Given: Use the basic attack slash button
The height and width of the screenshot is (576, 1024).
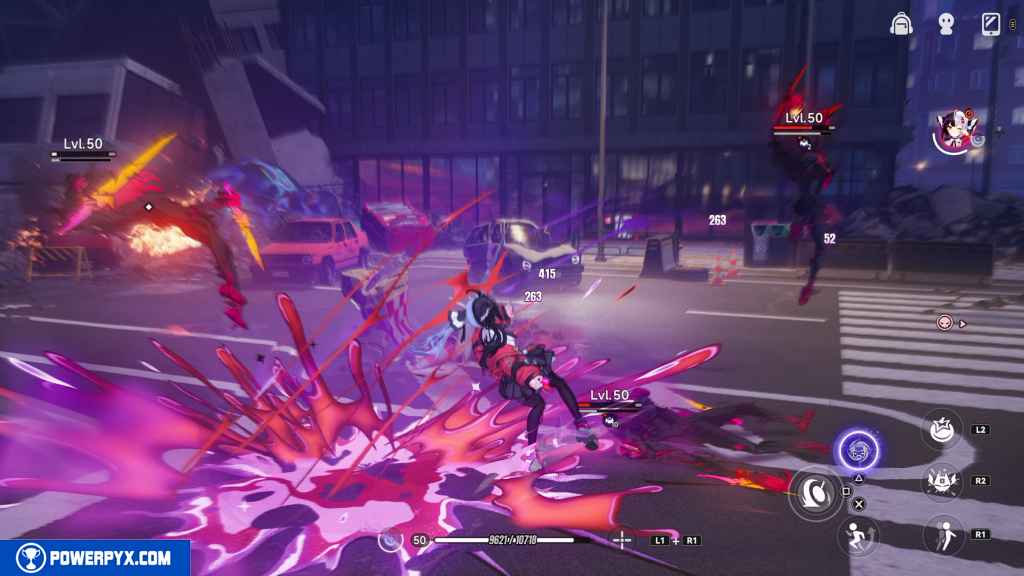Looking at the screenshot, I should pyautogui.click(x=815, y=491).
